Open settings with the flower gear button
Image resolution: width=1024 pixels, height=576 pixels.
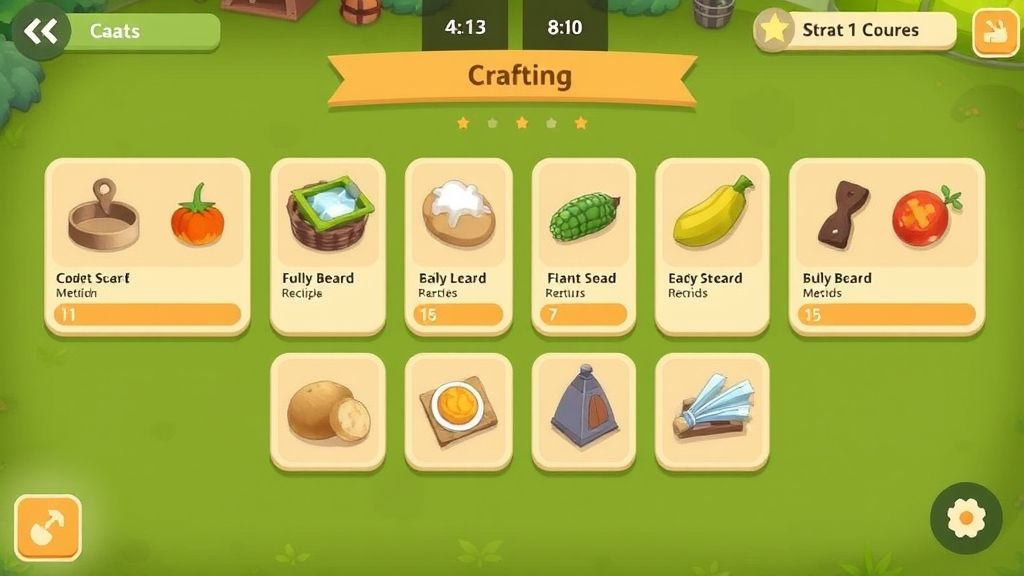coord(965,518)
